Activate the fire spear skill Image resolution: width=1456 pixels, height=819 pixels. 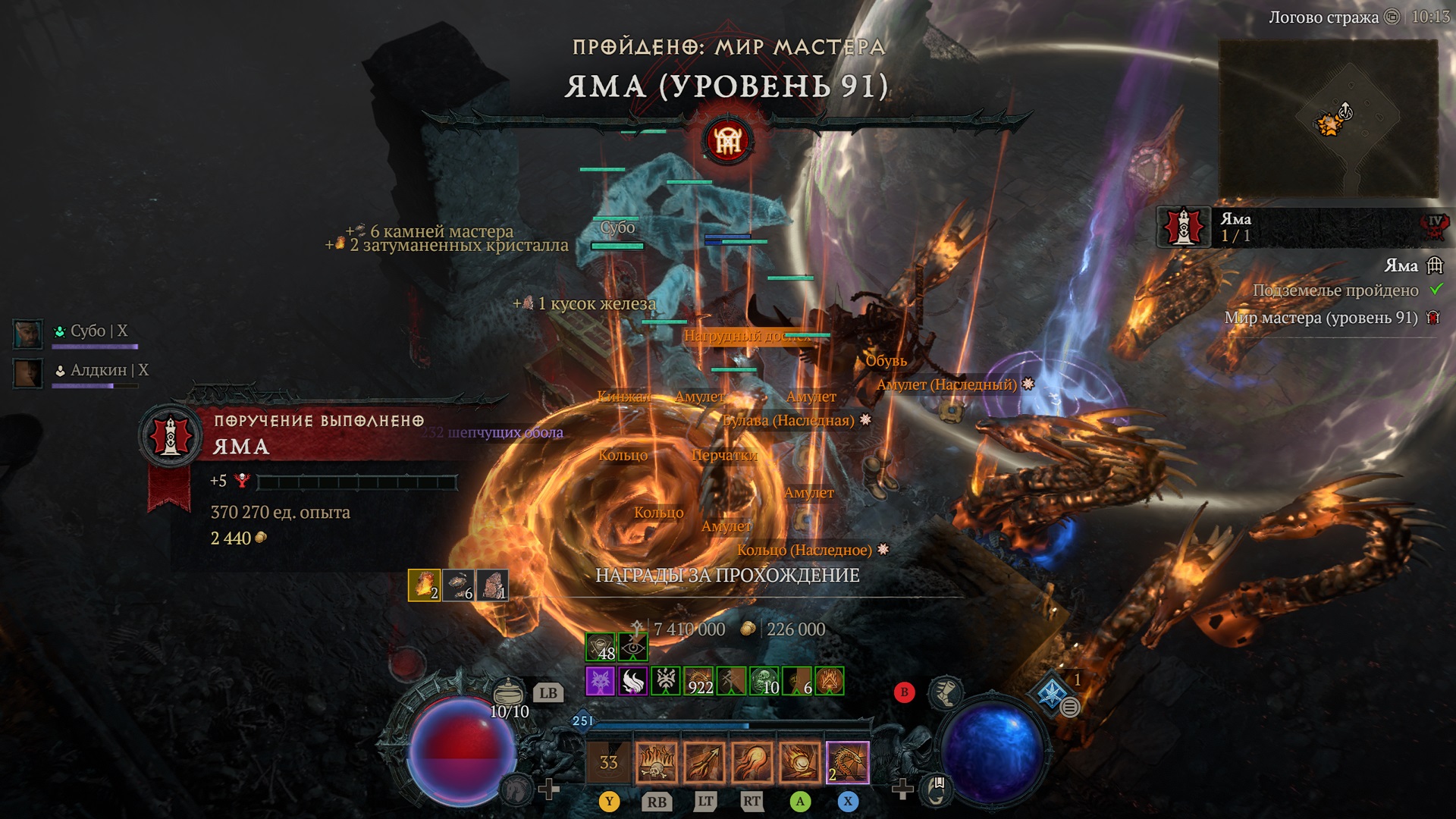click(x=705, y=762)
